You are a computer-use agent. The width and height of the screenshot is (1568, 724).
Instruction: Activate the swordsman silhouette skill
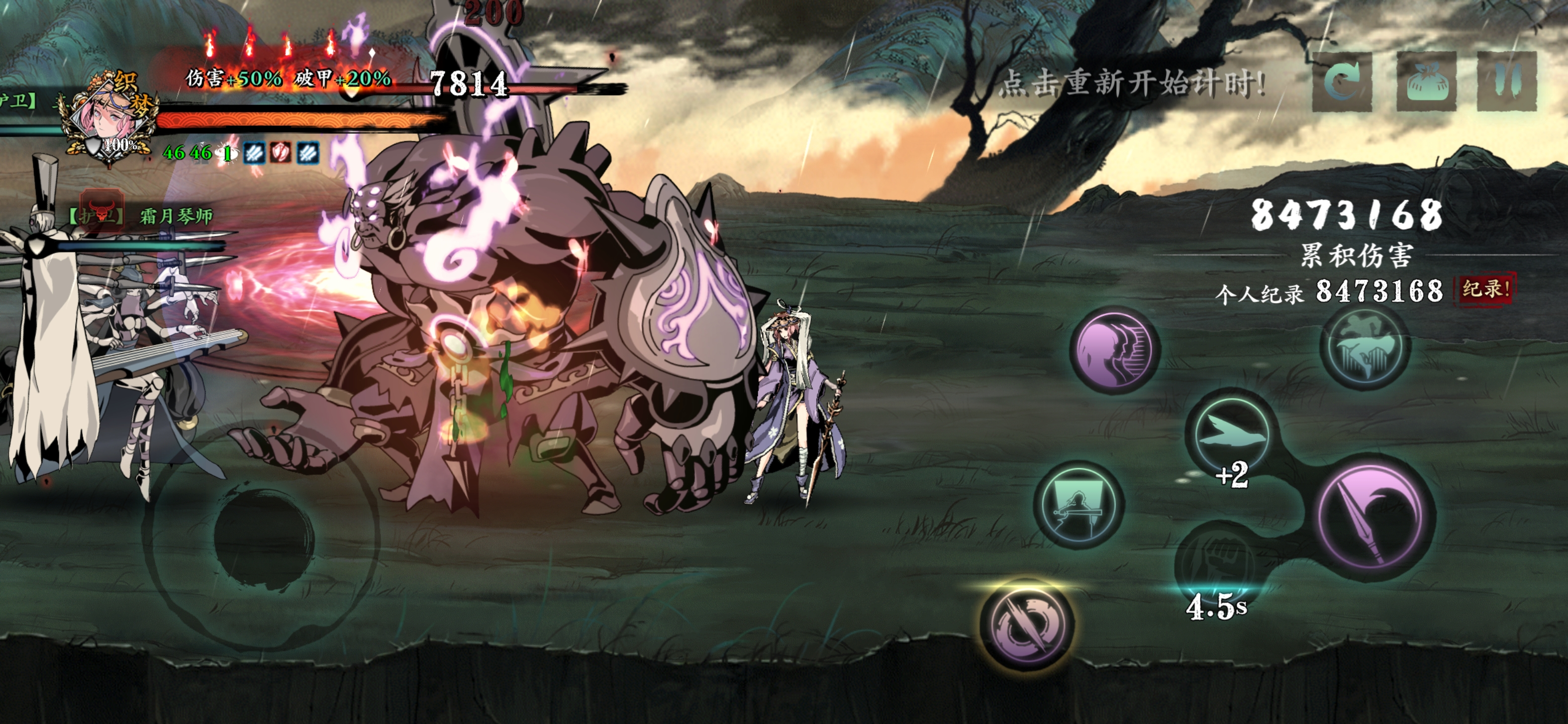(1078, 505)
